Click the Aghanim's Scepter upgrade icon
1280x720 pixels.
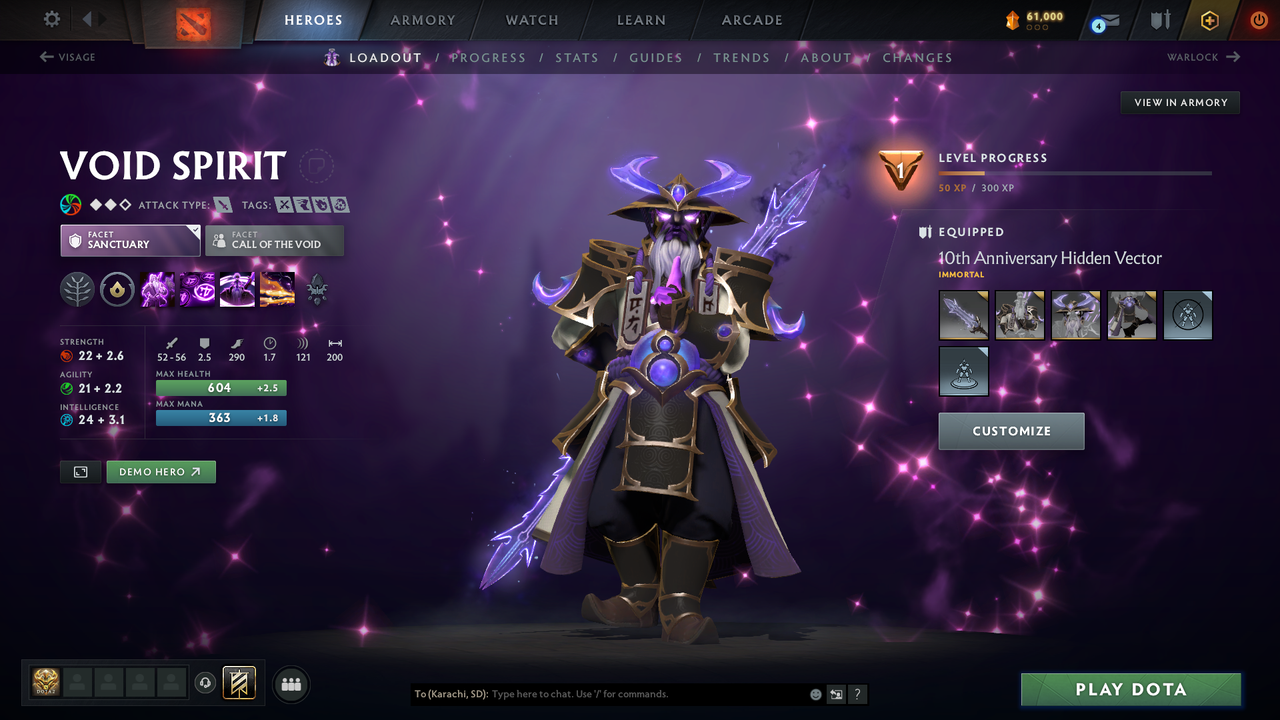pyautogui.click(x=317, y=290)
